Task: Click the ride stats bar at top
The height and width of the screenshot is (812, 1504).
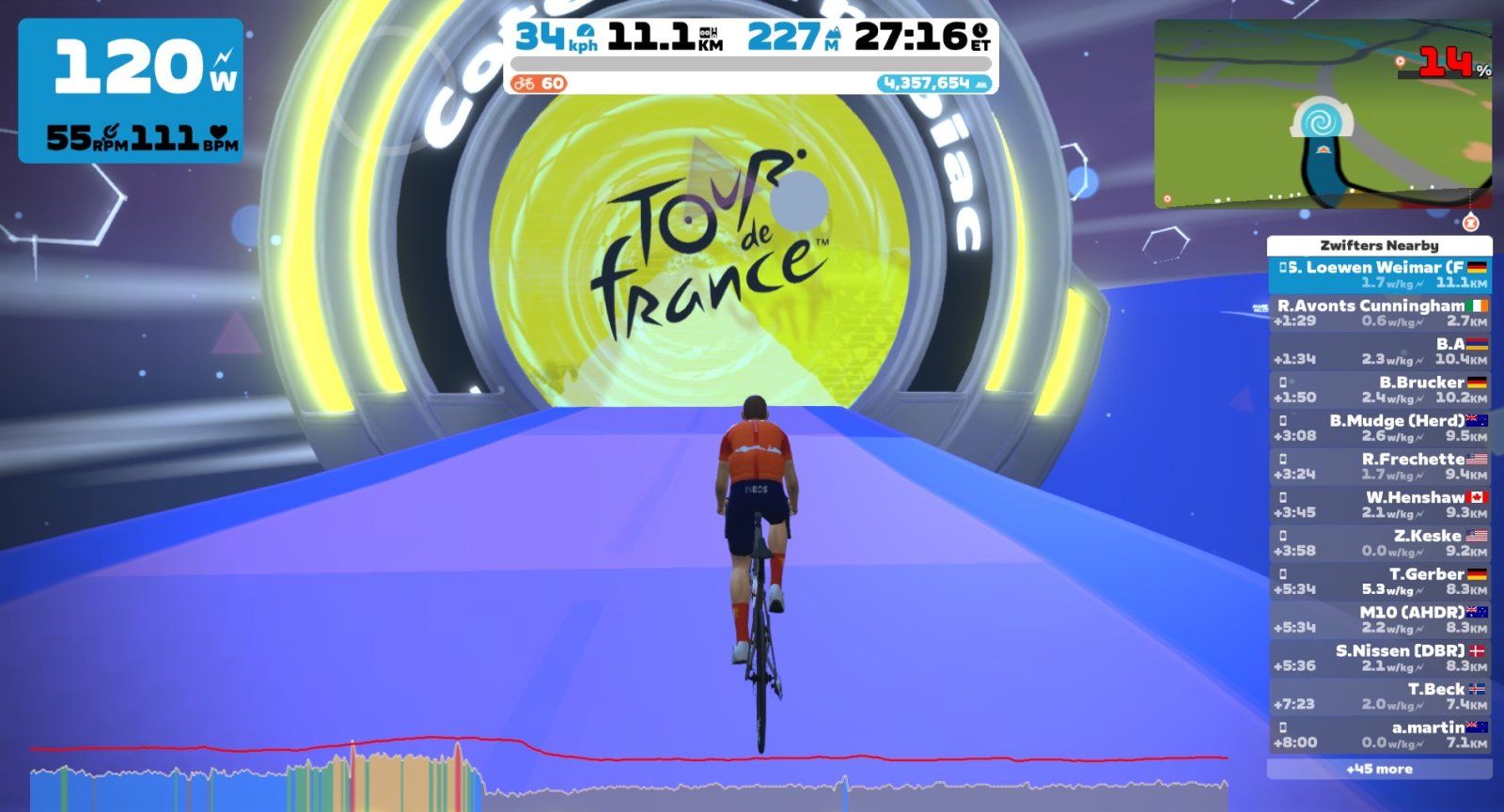Action: (750, 55)
